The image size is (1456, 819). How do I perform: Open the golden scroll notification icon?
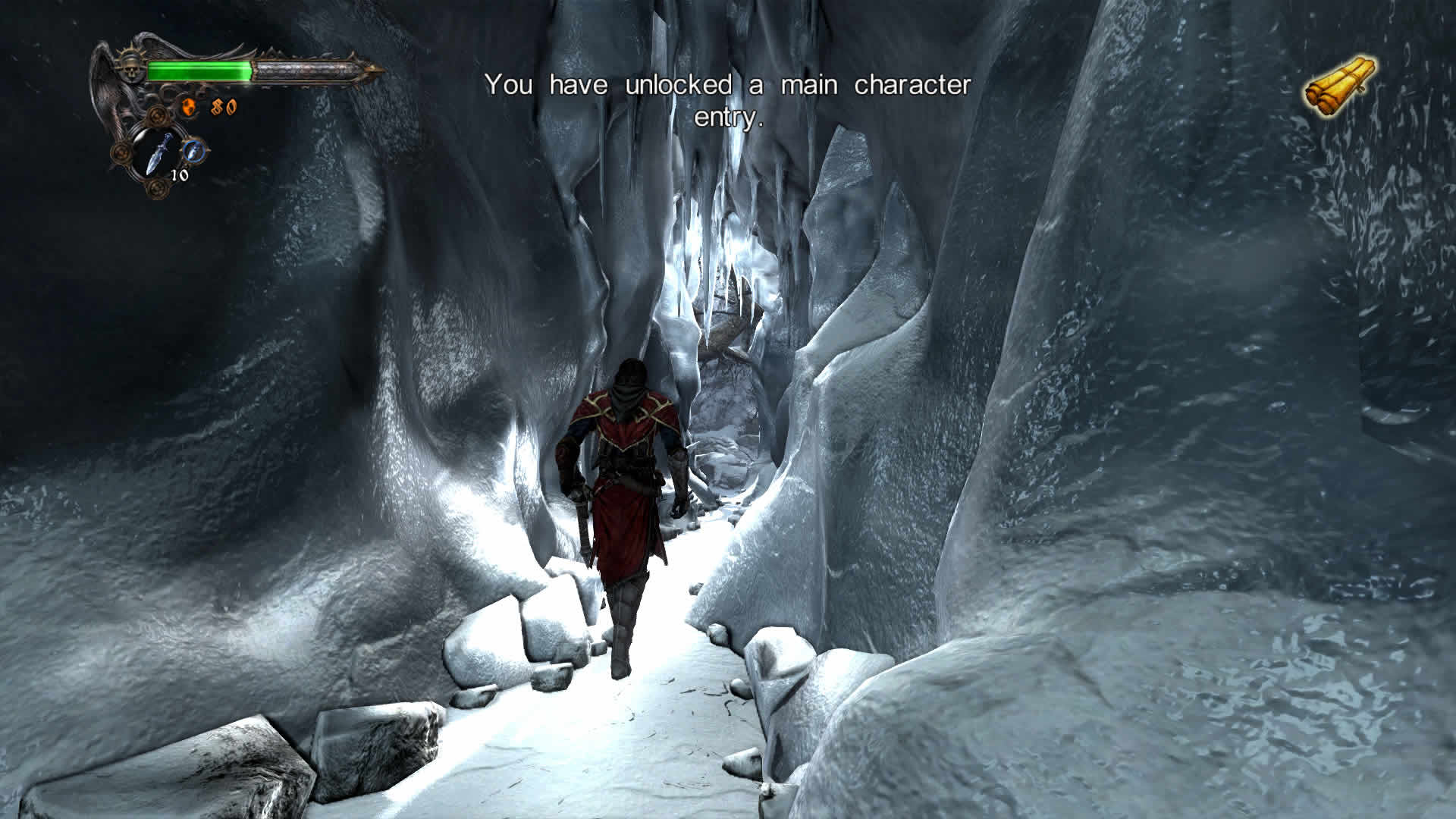coord(1341,86)
